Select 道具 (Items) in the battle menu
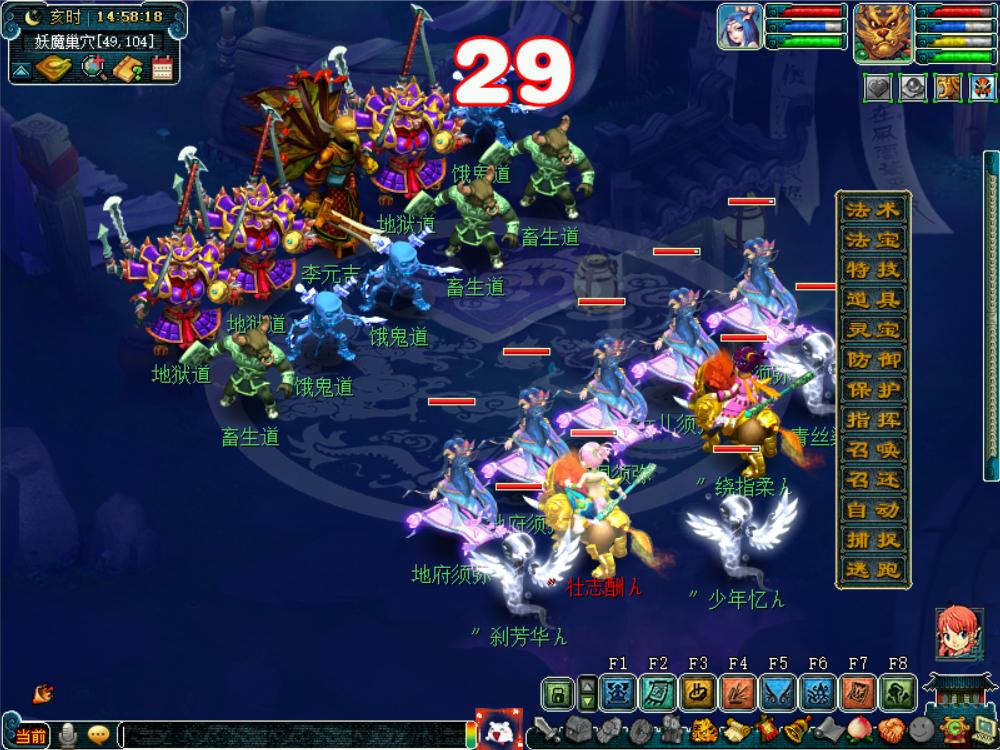 [x=873, y=299]
